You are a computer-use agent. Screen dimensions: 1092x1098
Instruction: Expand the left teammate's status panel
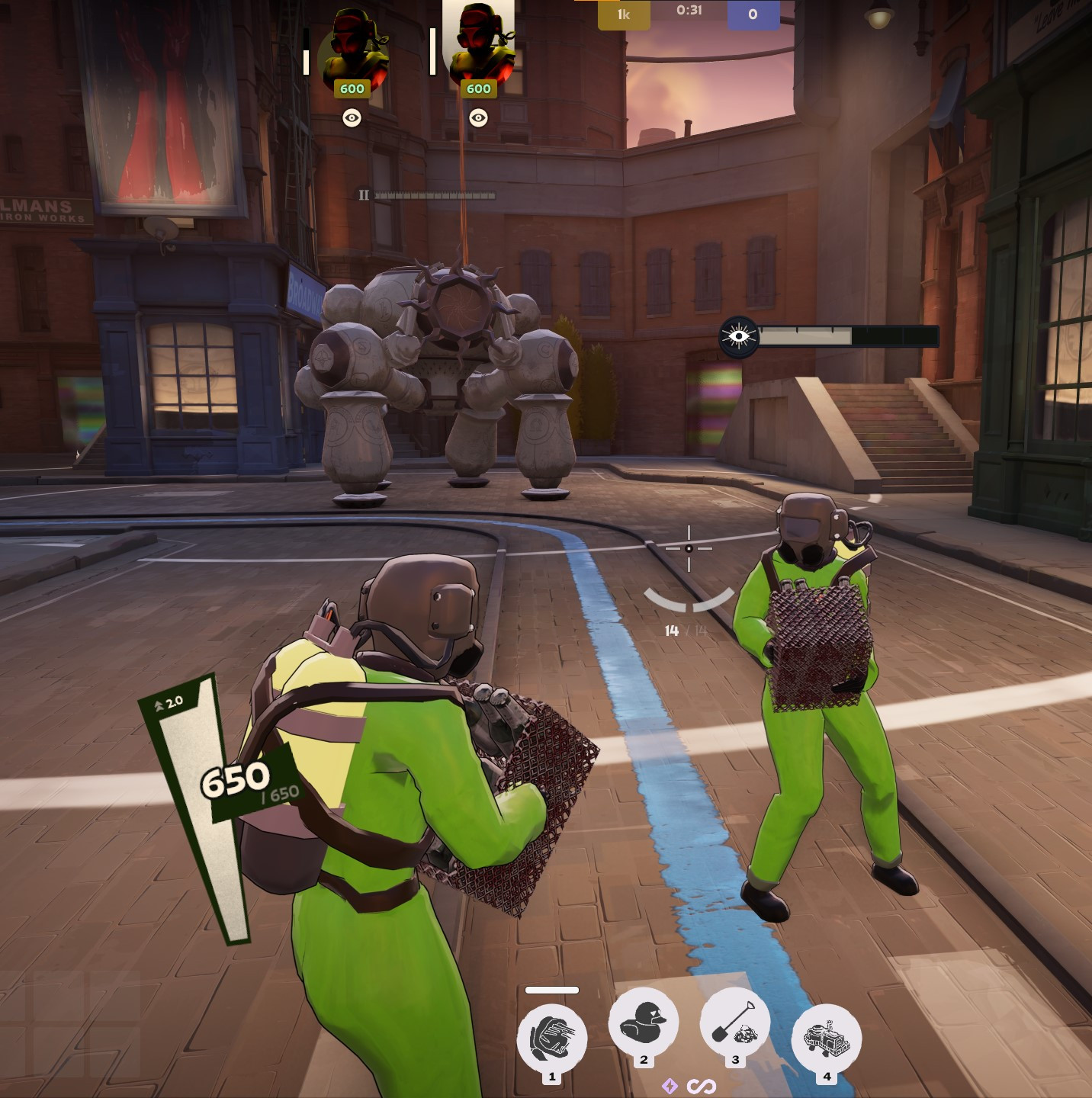[305, 50]
